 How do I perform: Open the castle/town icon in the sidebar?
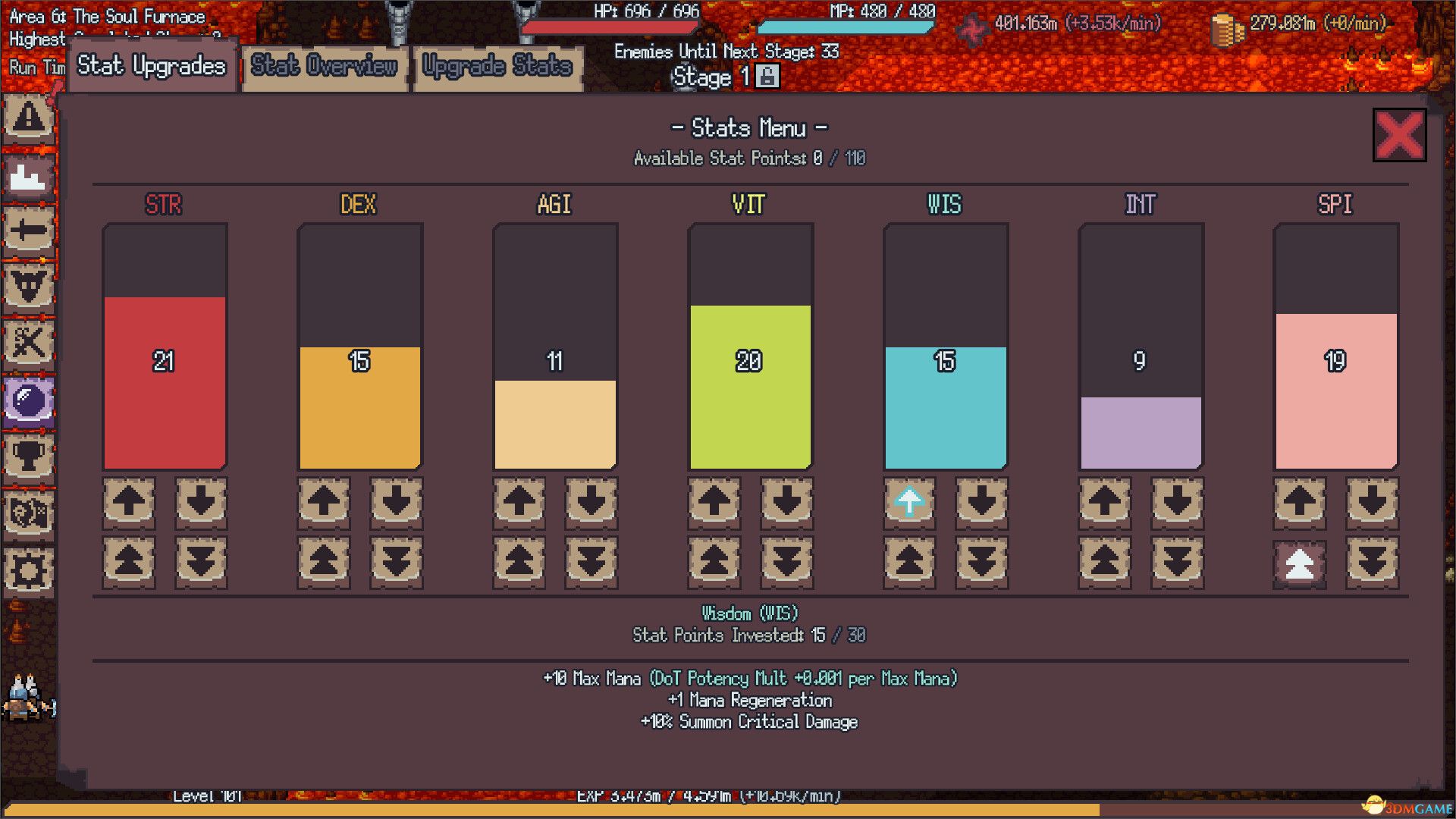click(29, 176)
